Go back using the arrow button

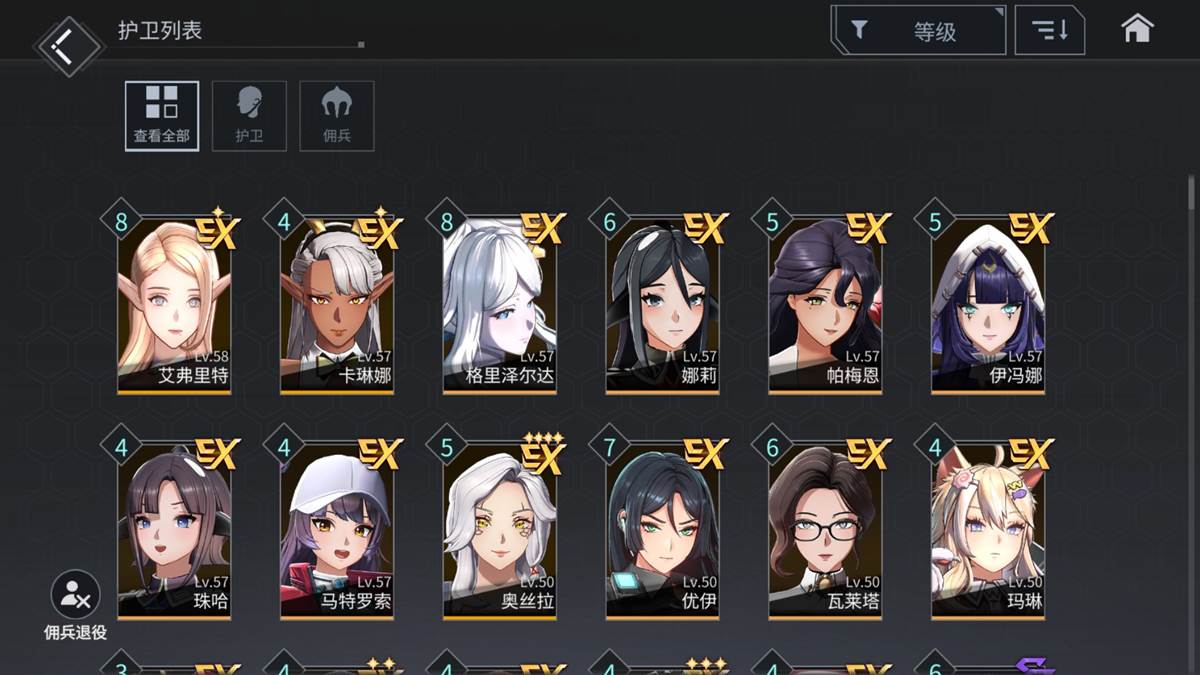68,45
